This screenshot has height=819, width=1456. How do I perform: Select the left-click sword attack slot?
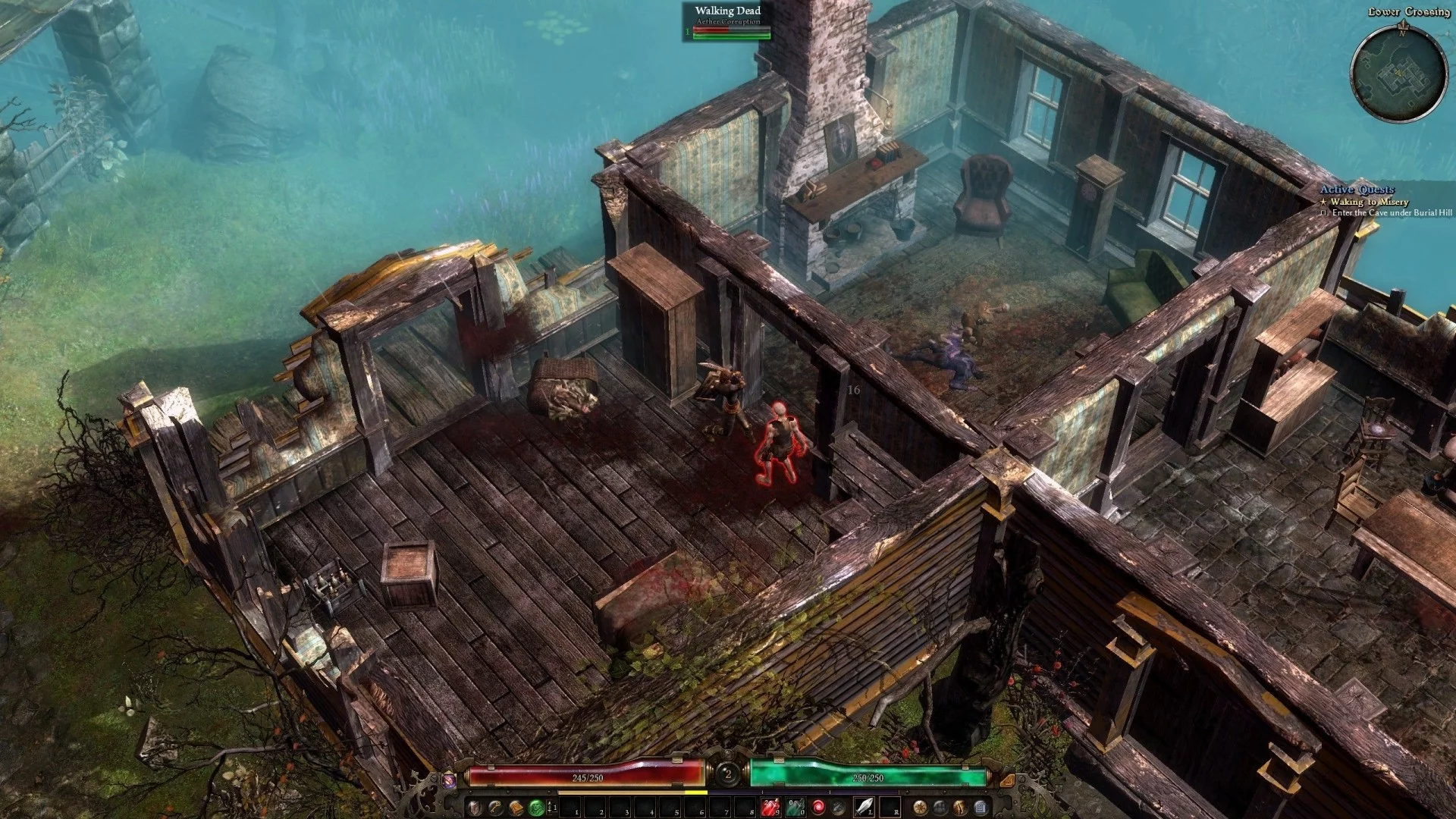865,808
